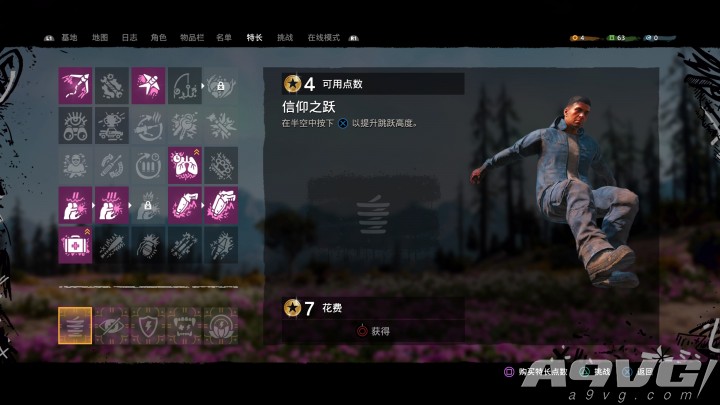This screenshot has width=720, height=405.
Task: Switch to the 物品栏 tab
Action: pos(191,38)
